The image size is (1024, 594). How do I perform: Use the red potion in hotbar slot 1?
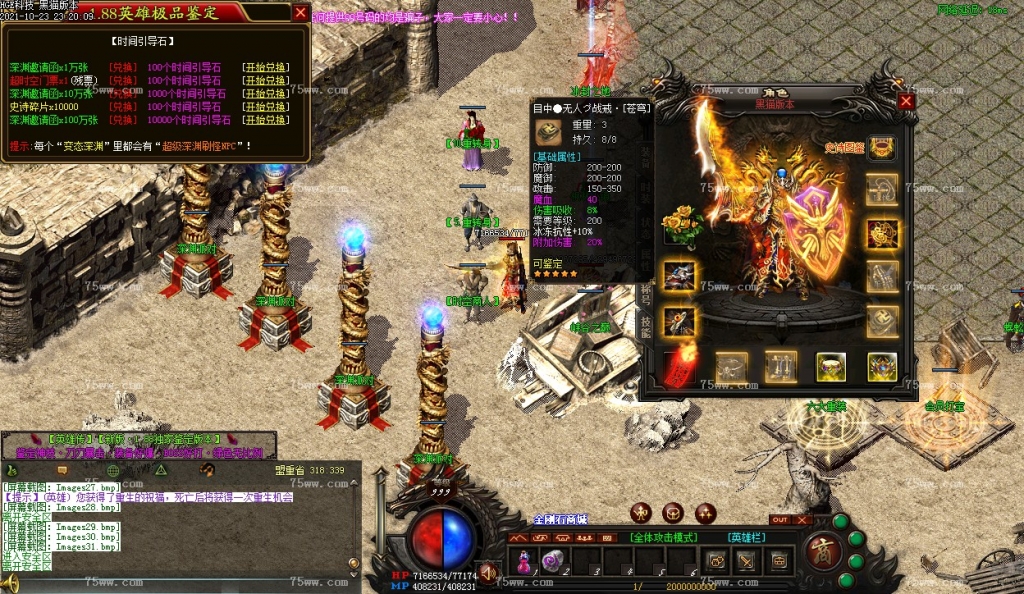(x=524, y=561)
